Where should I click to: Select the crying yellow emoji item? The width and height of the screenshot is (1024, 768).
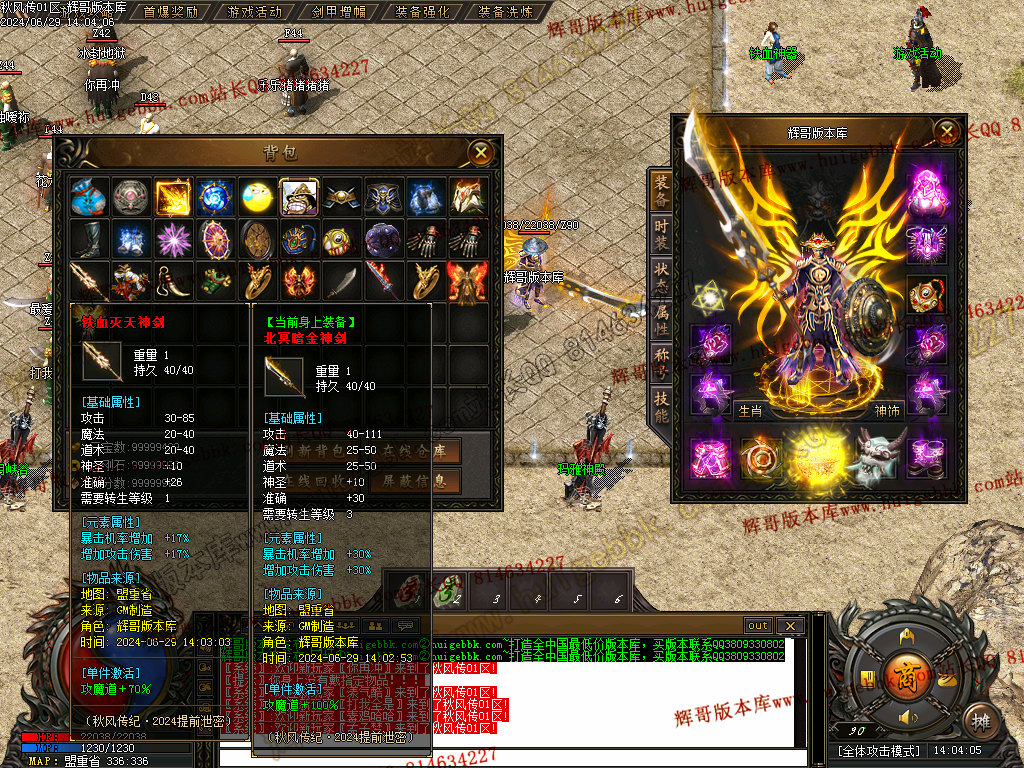click(257, 198)
